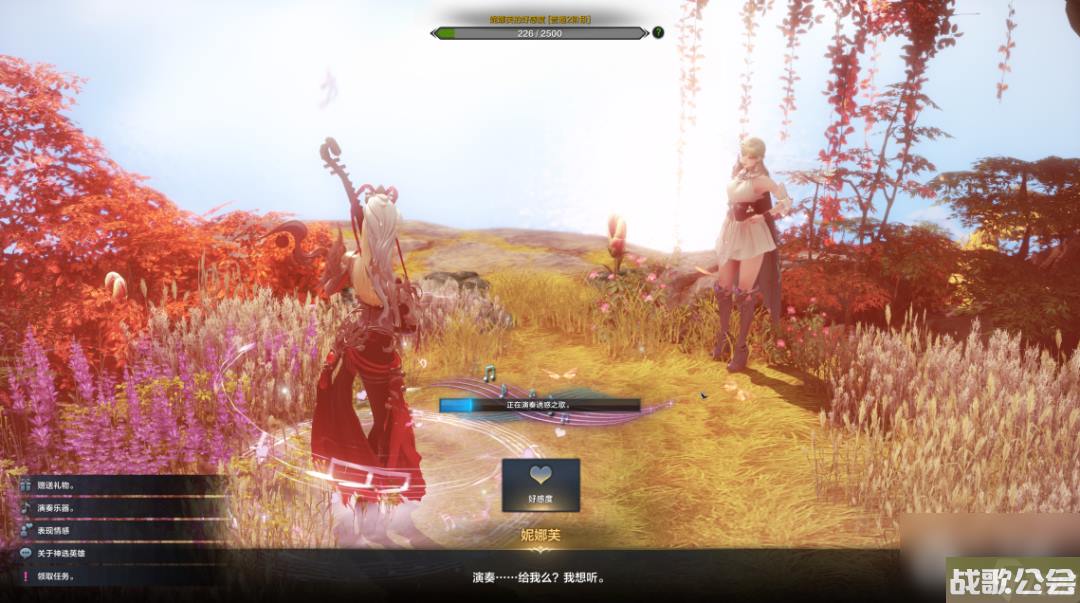Choose the 赠送礼物 gift-giving option

[60, 485]
